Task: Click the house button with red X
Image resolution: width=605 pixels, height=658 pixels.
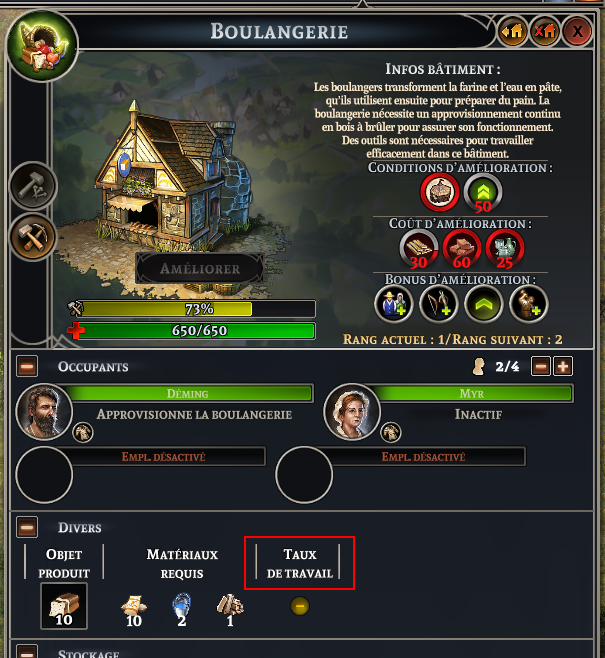Action: 545,31
